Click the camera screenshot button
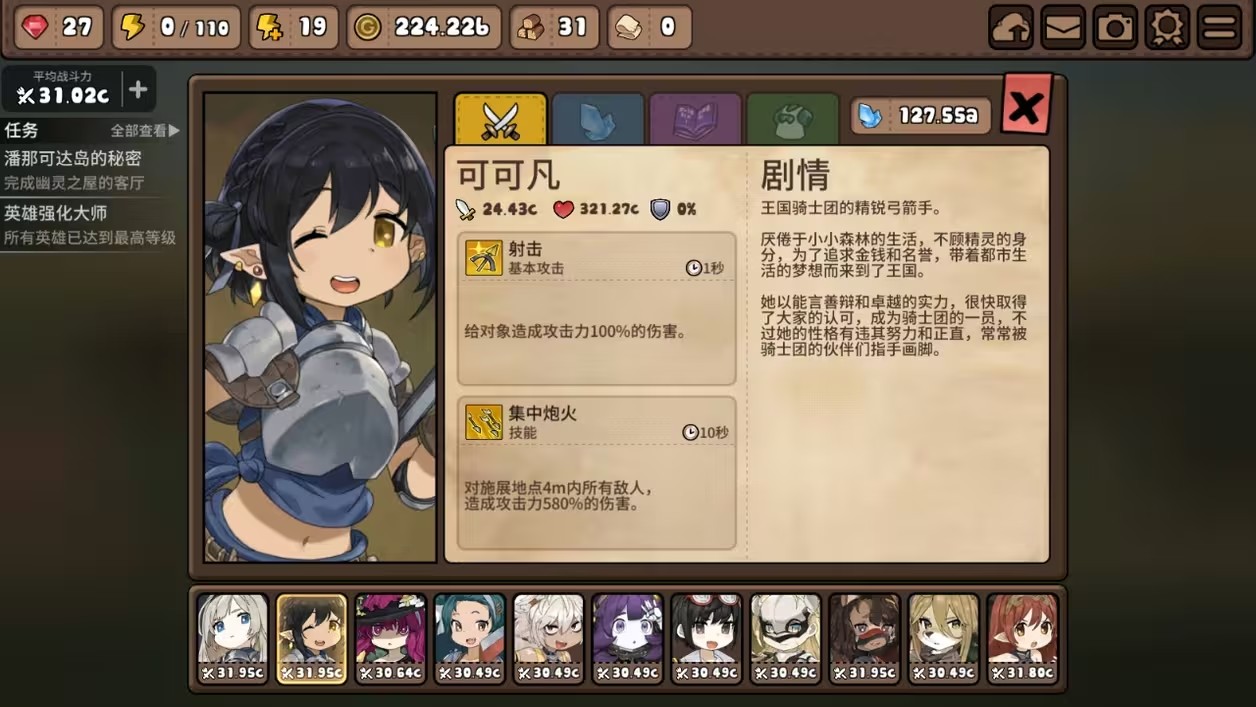This screenshot has width=1256, height=707. (1115, 28)
